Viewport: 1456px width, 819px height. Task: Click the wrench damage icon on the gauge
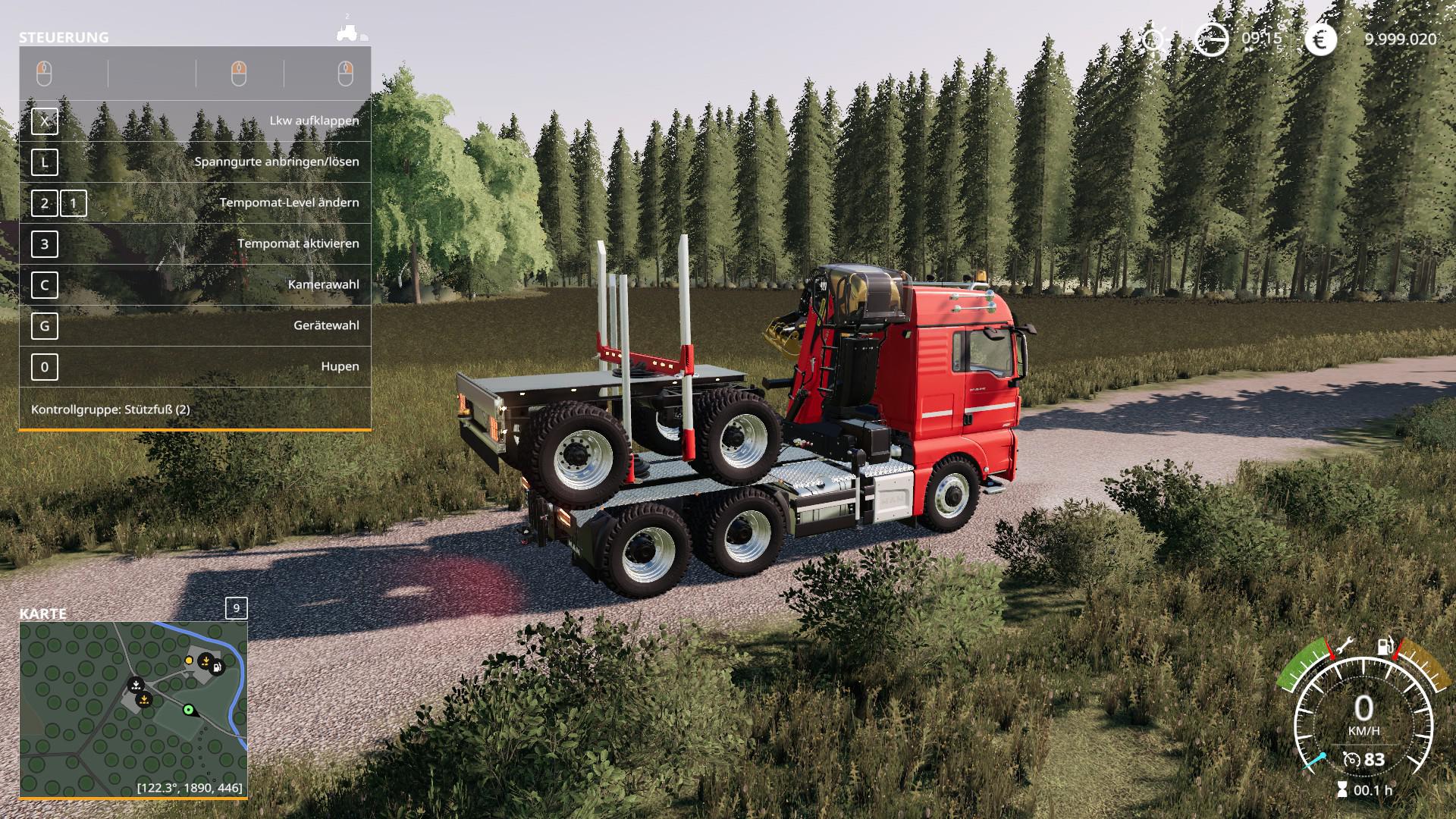[x=1345, y=647]
